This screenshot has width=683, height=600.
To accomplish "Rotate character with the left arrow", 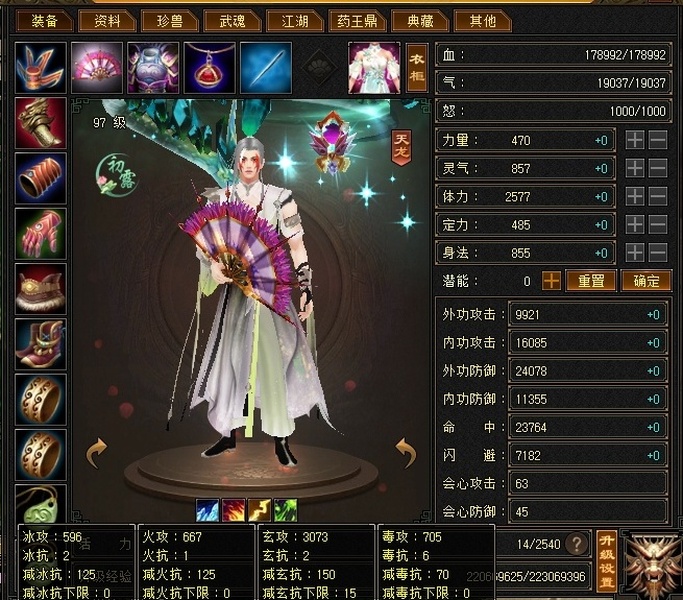I will 96,453.
